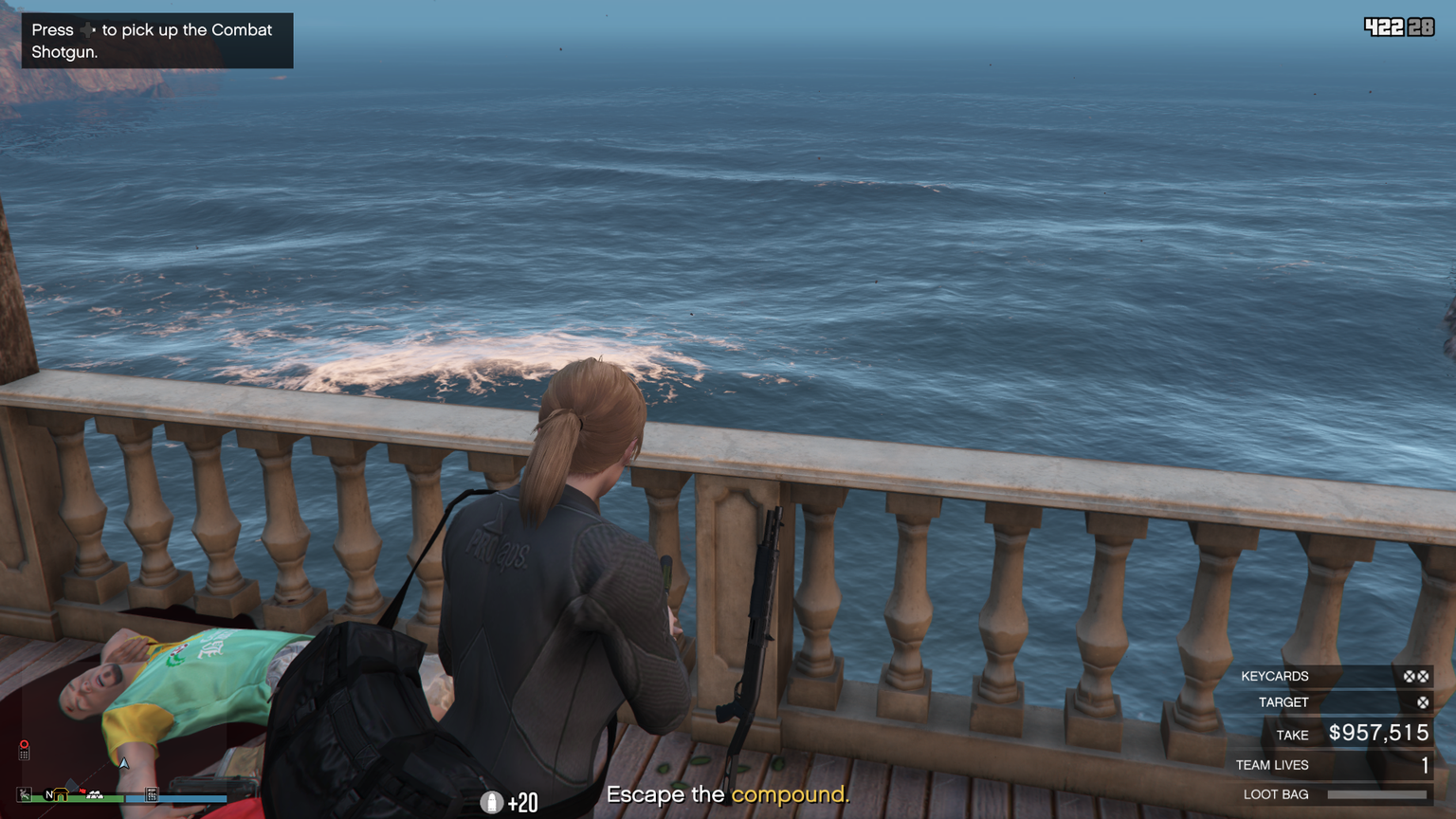This screenshot has width=1456, height=819.
Task: Click the player arrow on the minimap
Action: pyautogui.click(x=123, y=762)
